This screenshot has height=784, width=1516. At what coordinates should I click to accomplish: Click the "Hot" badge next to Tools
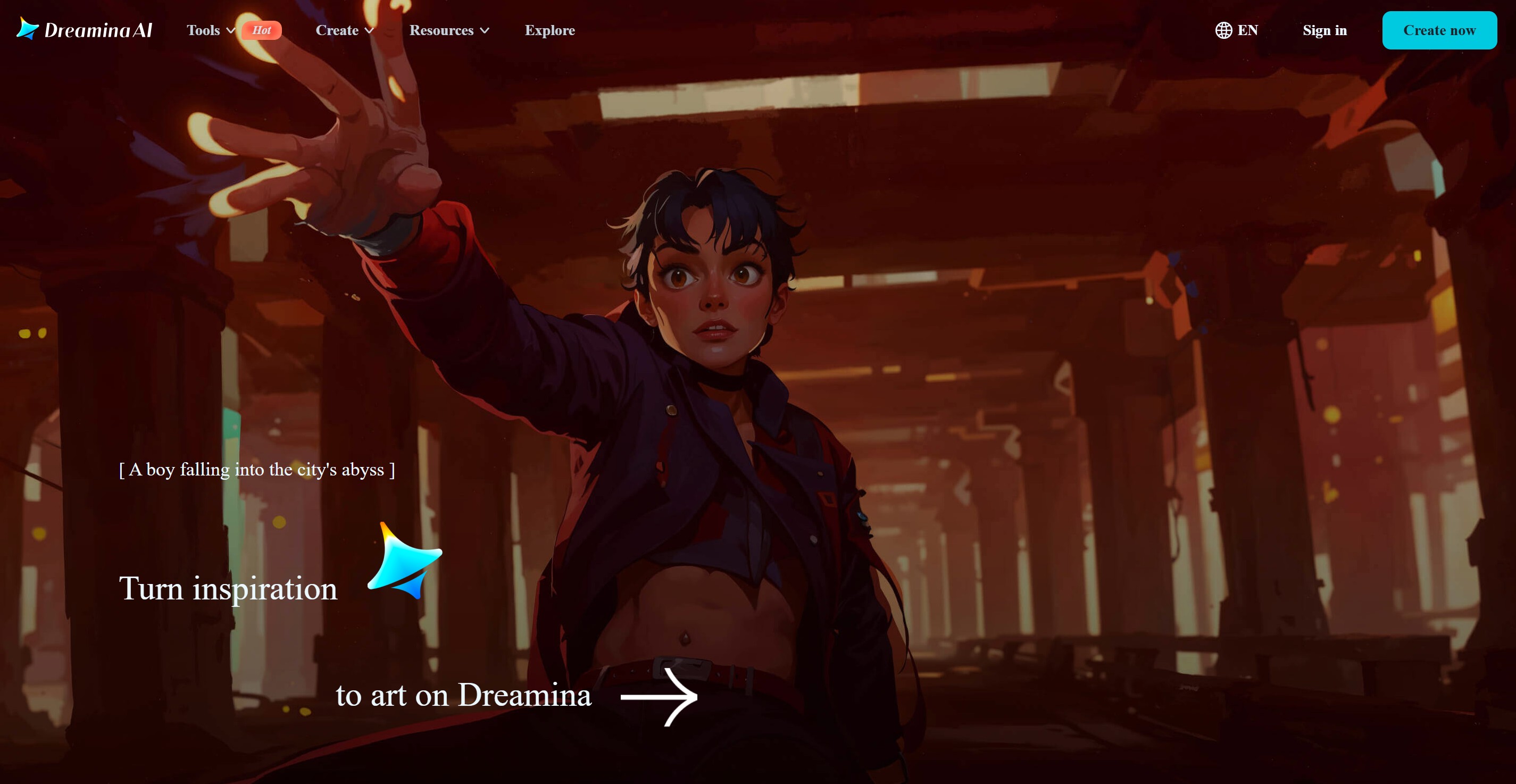(x=262, y=30)
